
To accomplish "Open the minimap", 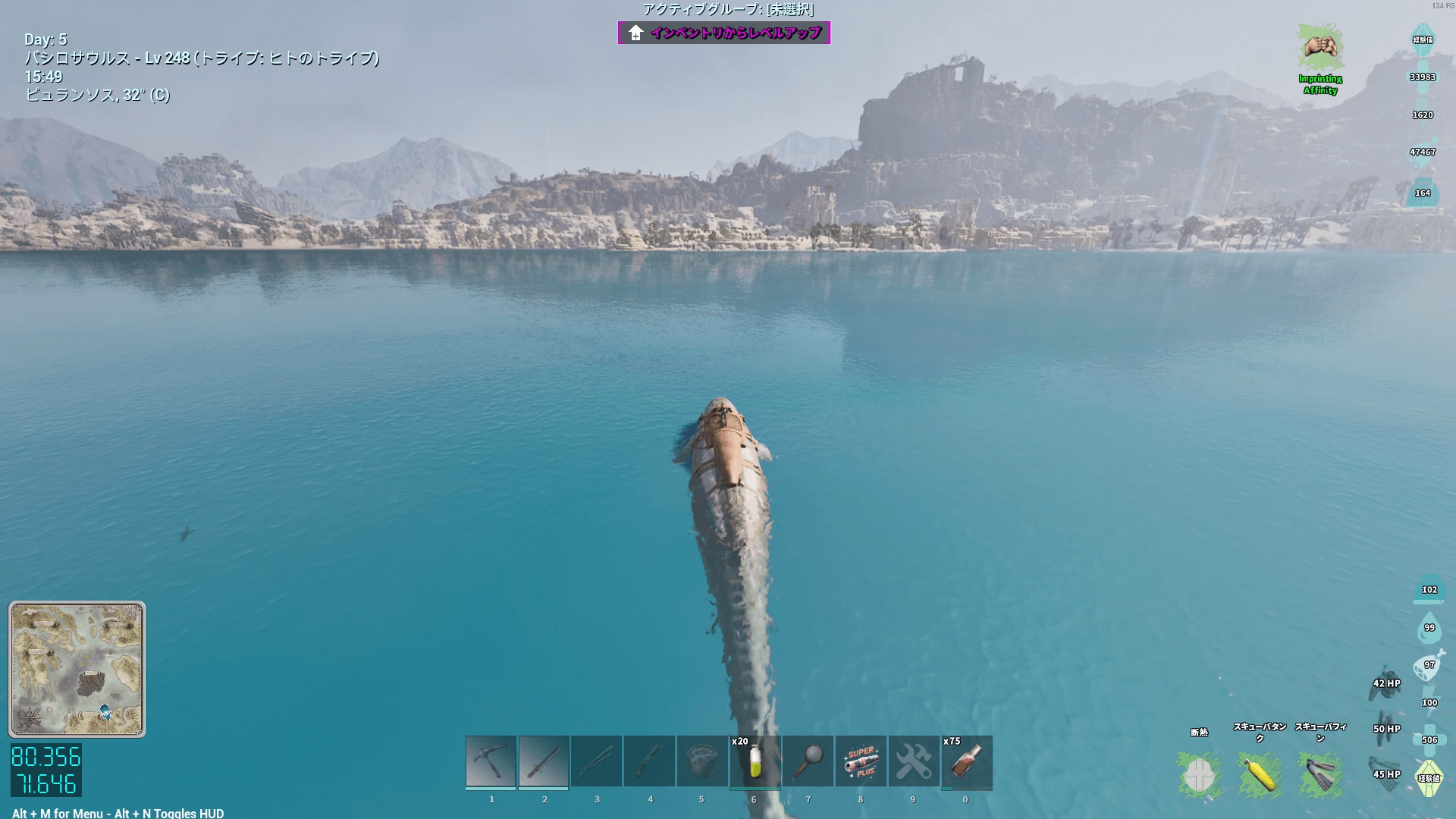I will [77, 669].
